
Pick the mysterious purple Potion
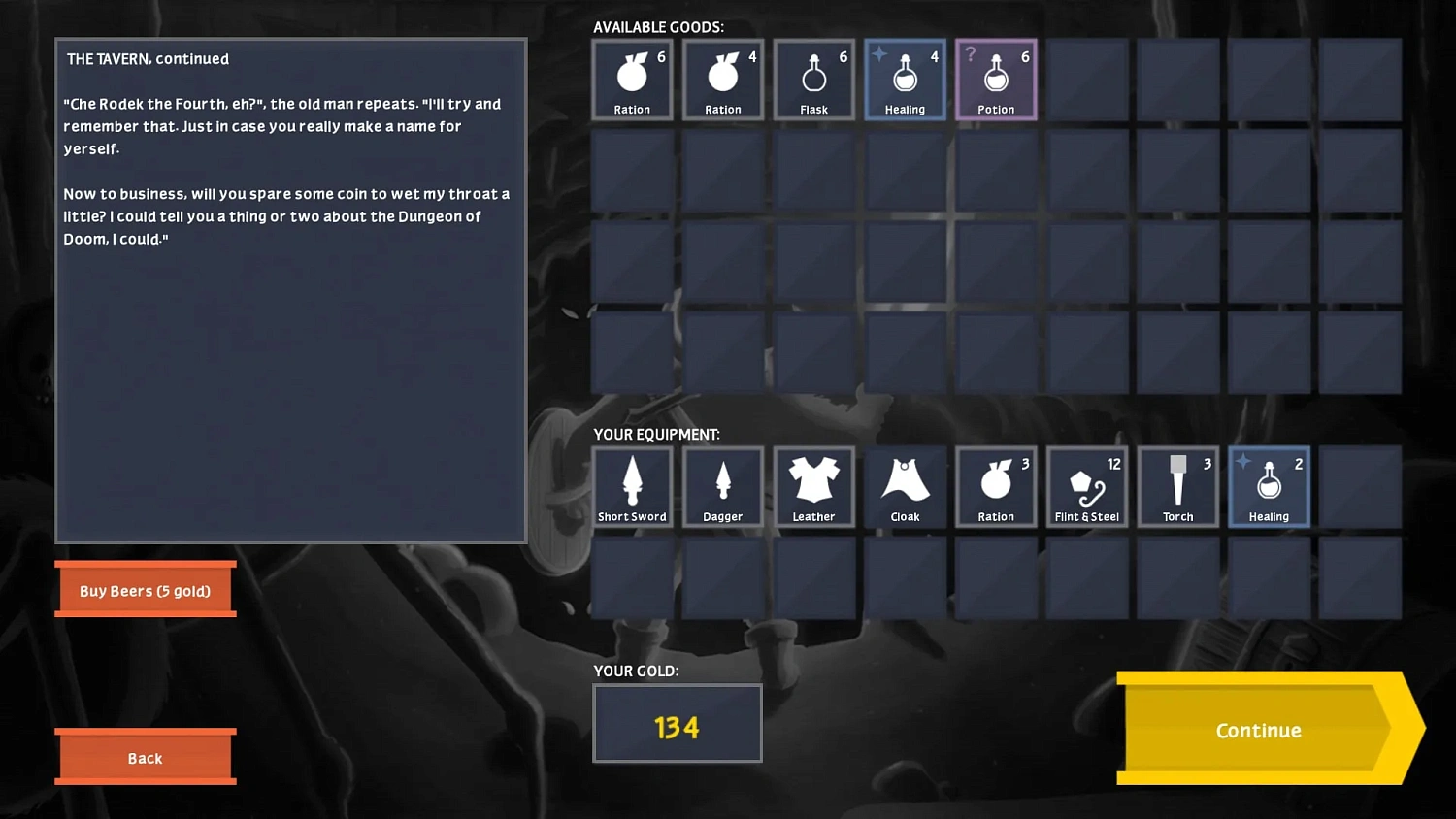point(996,80)
